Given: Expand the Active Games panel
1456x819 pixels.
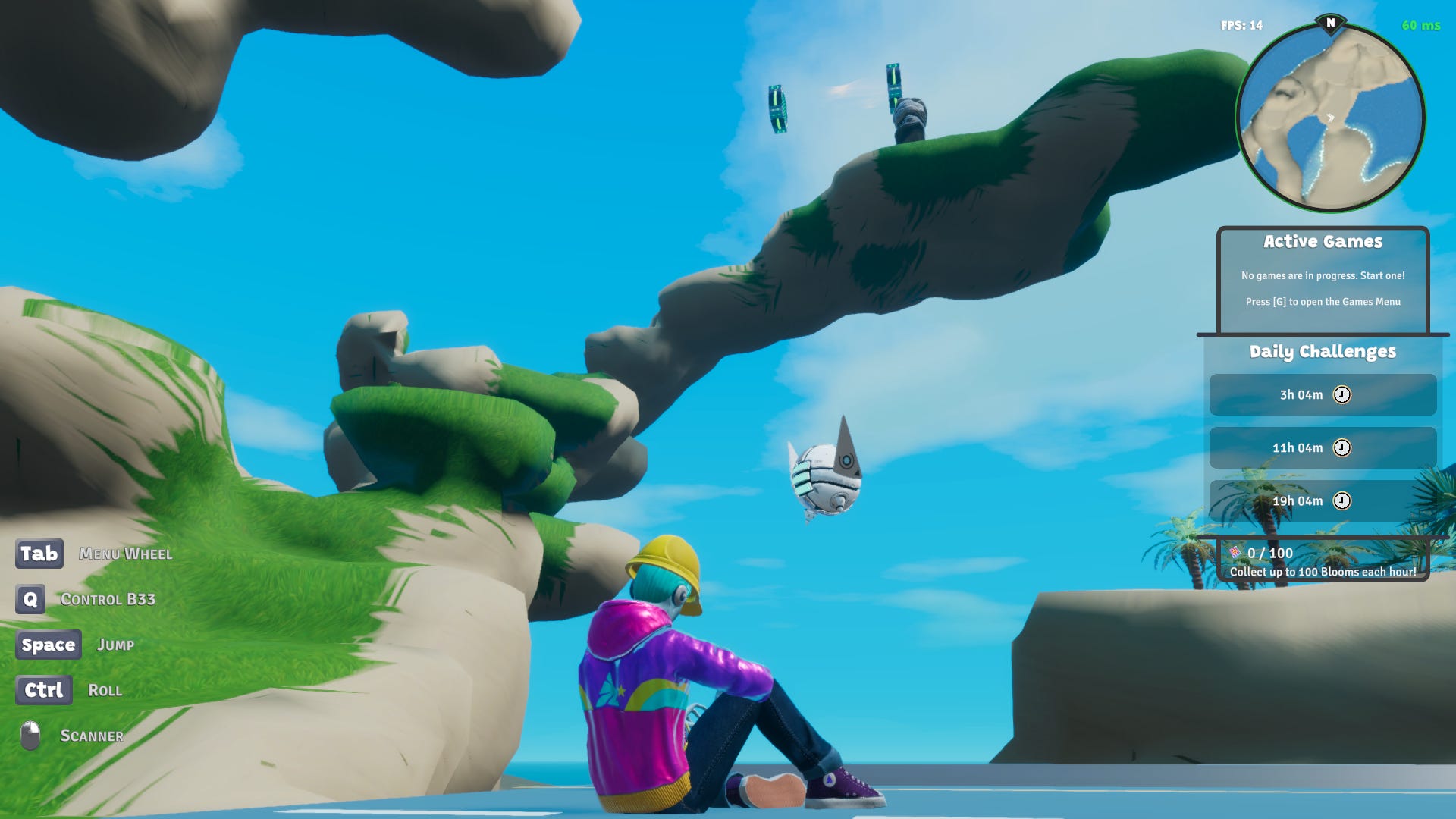Looking at the screenshot, I should tap(1323, 241).
